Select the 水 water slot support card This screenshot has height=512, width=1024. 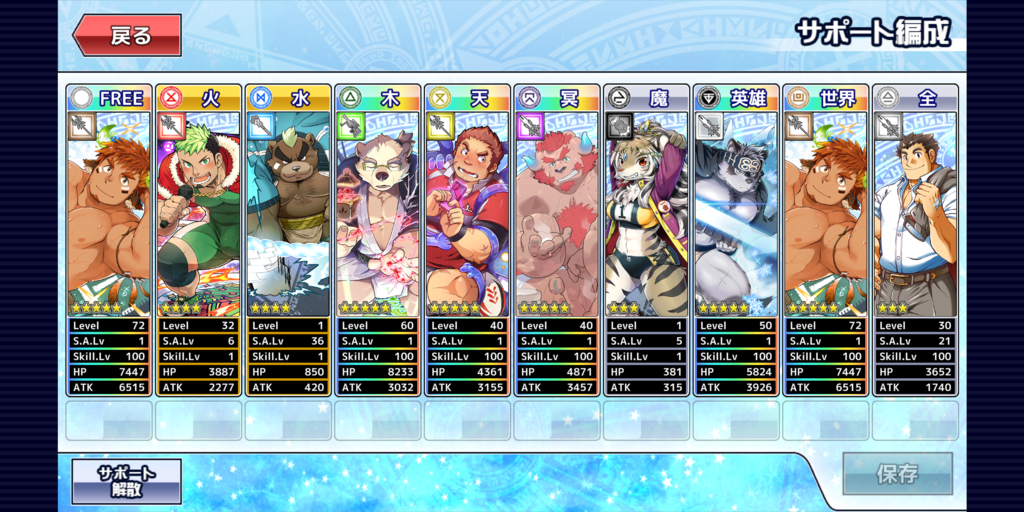(x=288, y=215)
